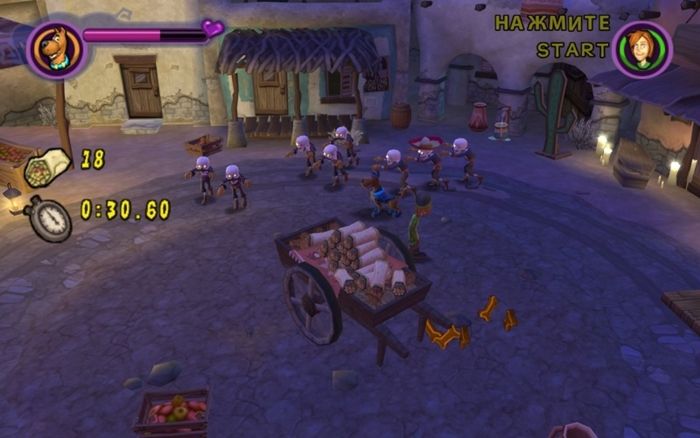Click the stopwatch timer icon
Image resolution: width=700 pixels, height=438 pixels.
50,216
